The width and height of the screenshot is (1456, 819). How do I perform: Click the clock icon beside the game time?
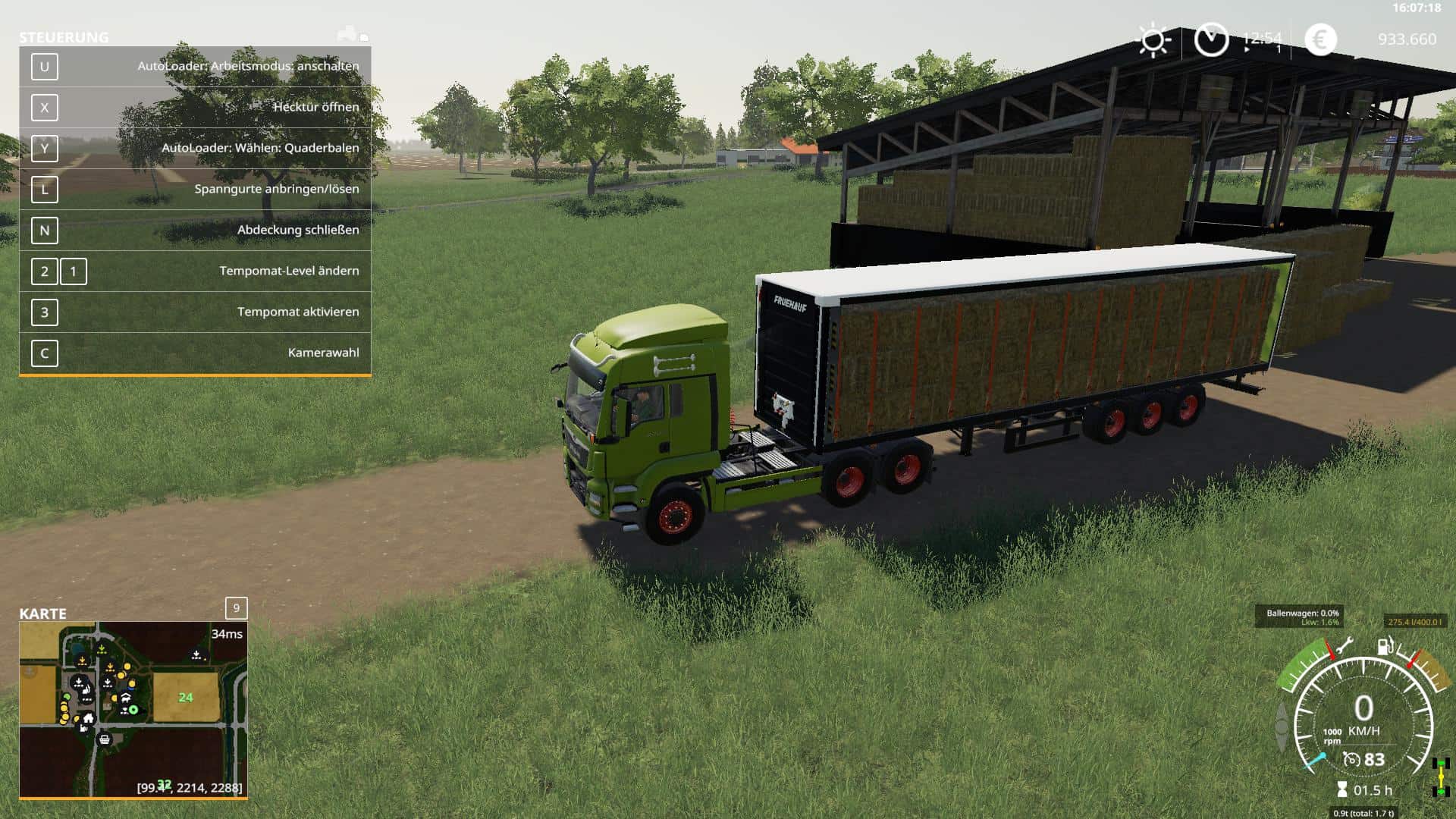coord(1211,39)
